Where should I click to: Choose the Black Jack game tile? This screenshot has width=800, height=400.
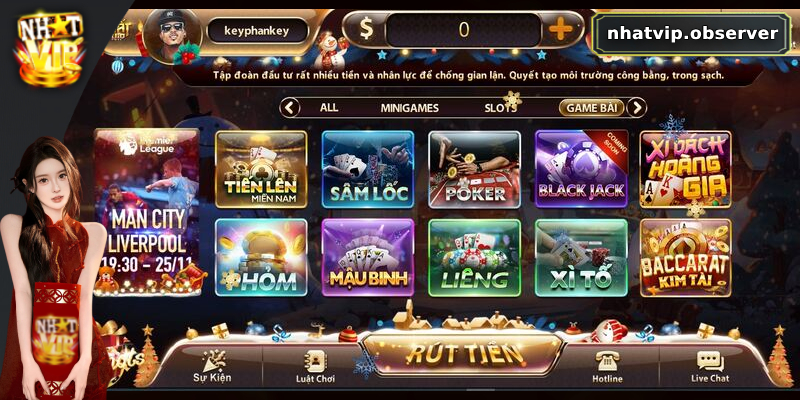point(581,168)
